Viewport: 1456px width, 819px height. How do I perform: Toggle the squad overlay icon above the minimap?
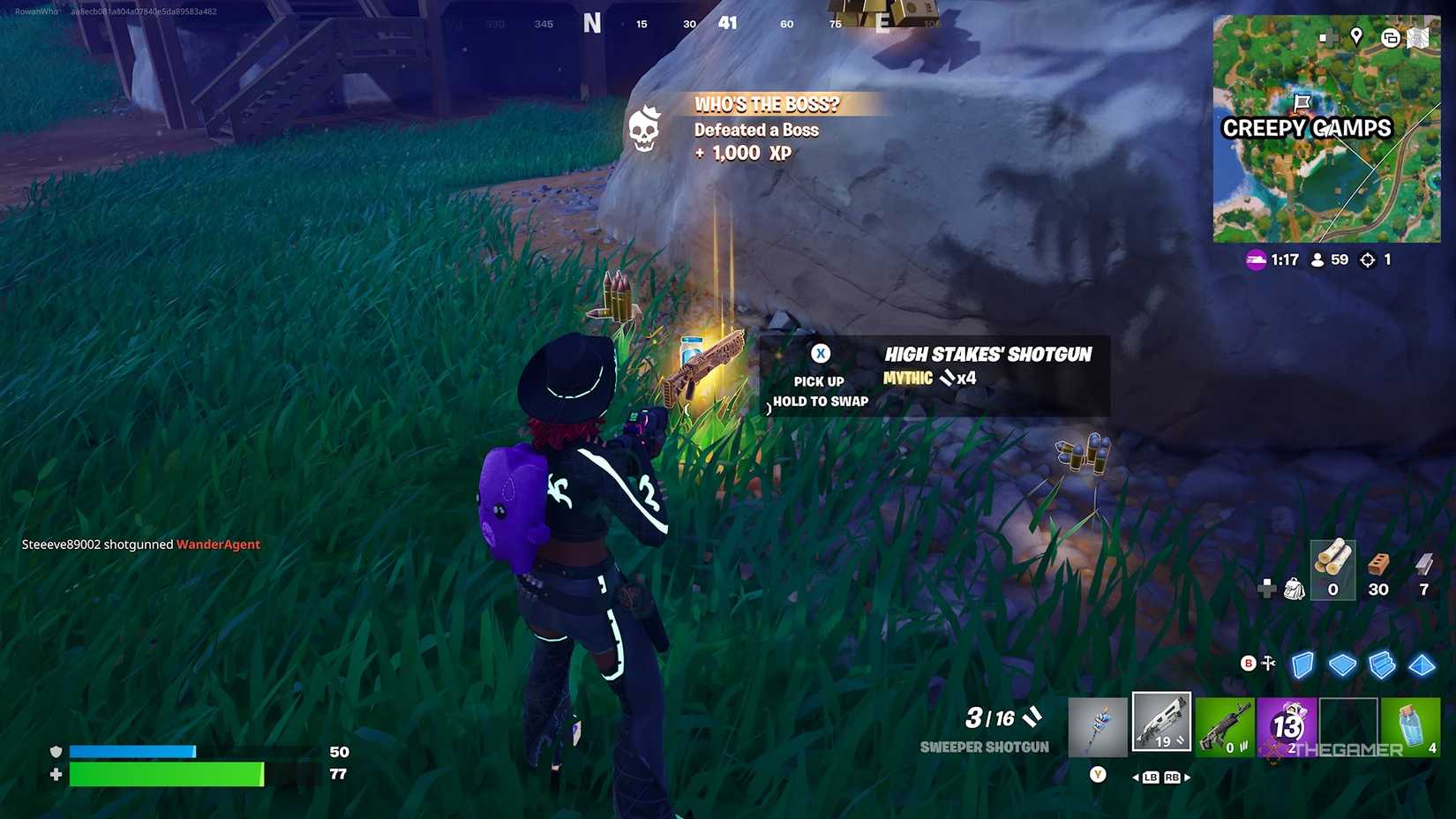pyautogui.click(x=1392, y=38)
